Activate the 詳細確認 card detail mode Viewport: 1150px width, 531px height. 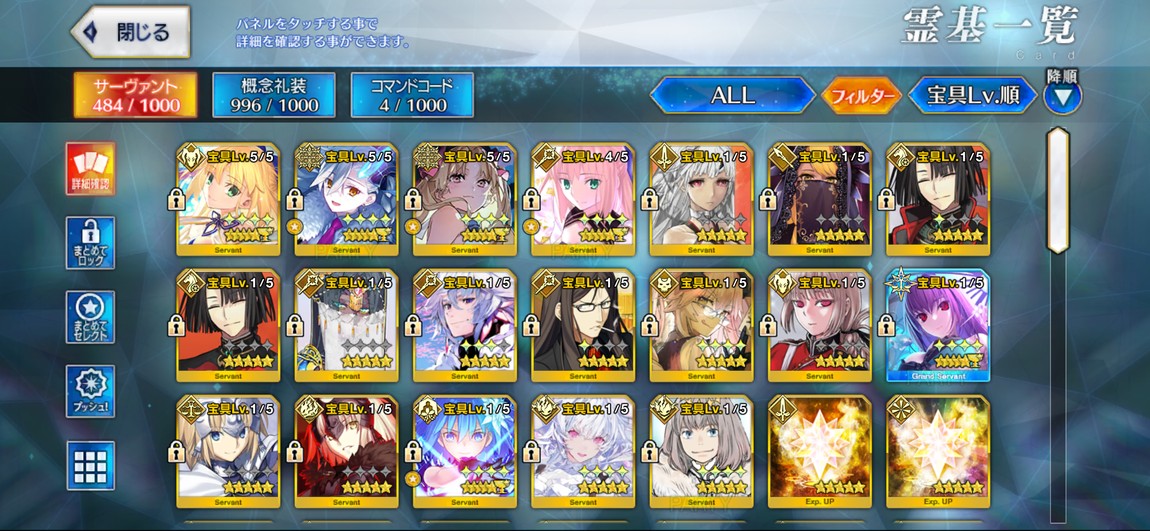90,169
